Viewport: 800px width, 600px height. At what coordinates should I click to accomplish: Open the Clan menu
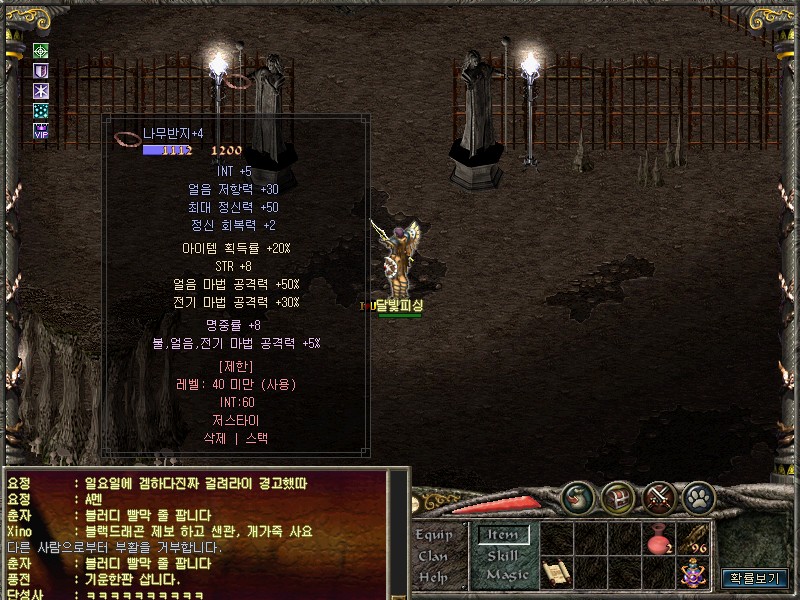433,556
